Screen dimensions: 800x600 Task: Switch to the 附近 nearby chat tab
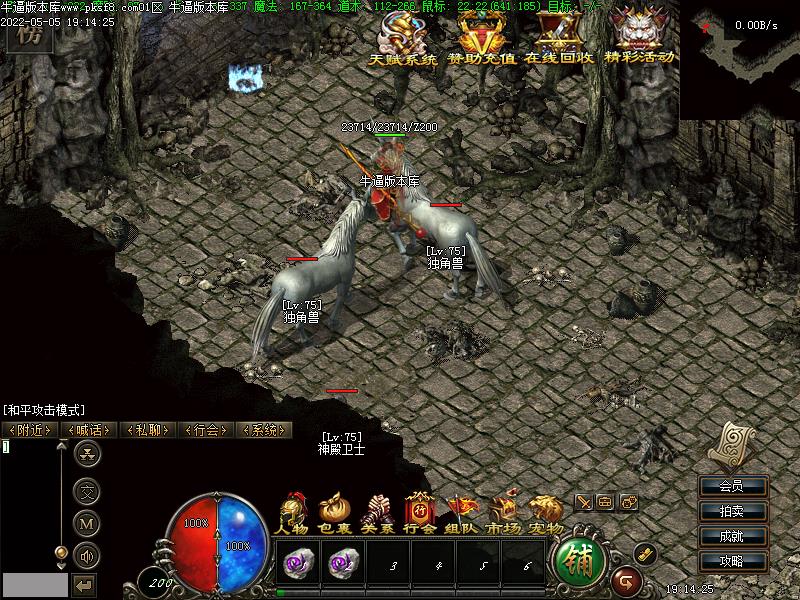click(x=31, y=430)
